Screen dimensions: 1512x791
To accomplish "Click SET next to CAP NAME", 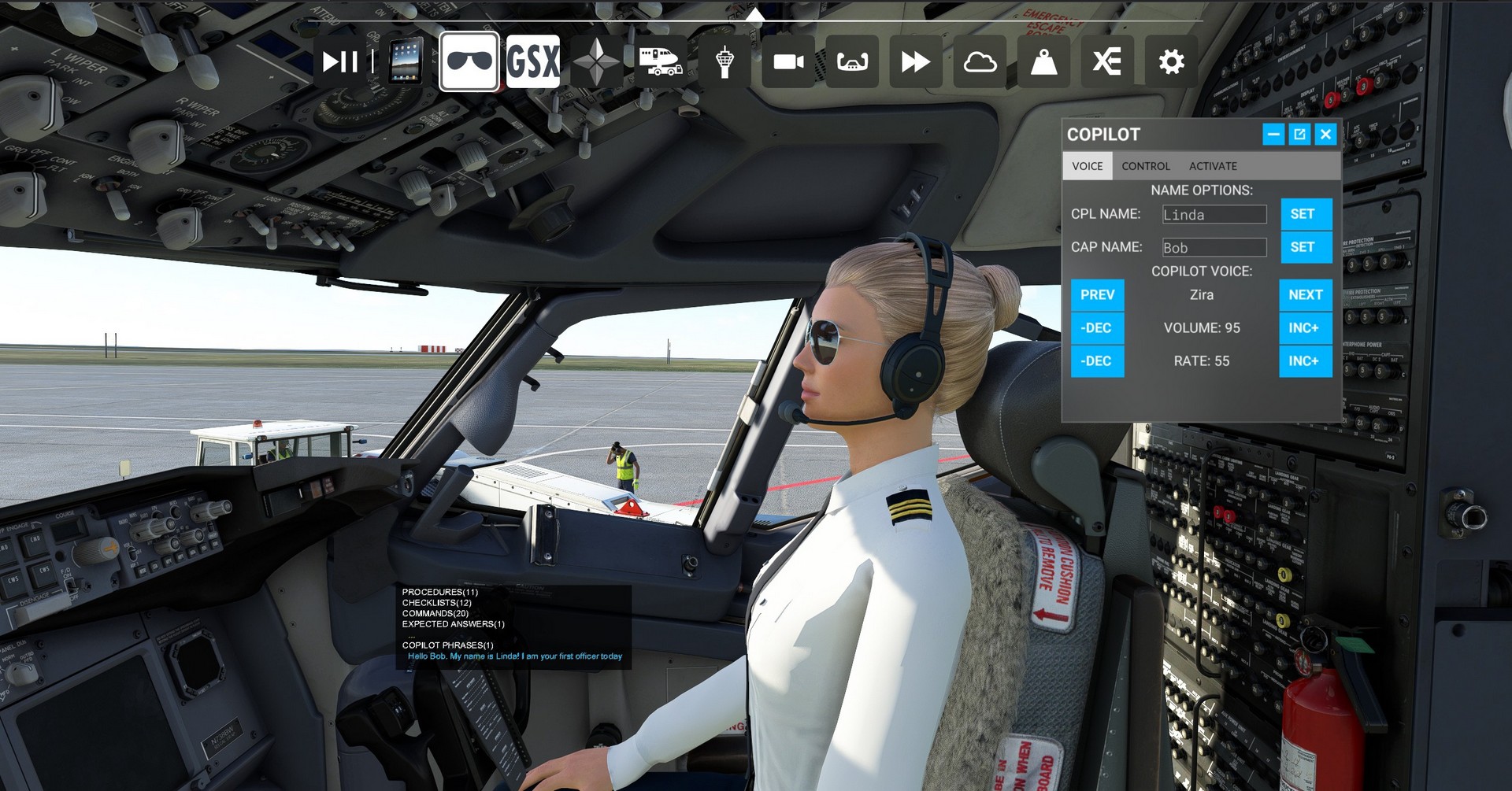I will (1305, 247).
